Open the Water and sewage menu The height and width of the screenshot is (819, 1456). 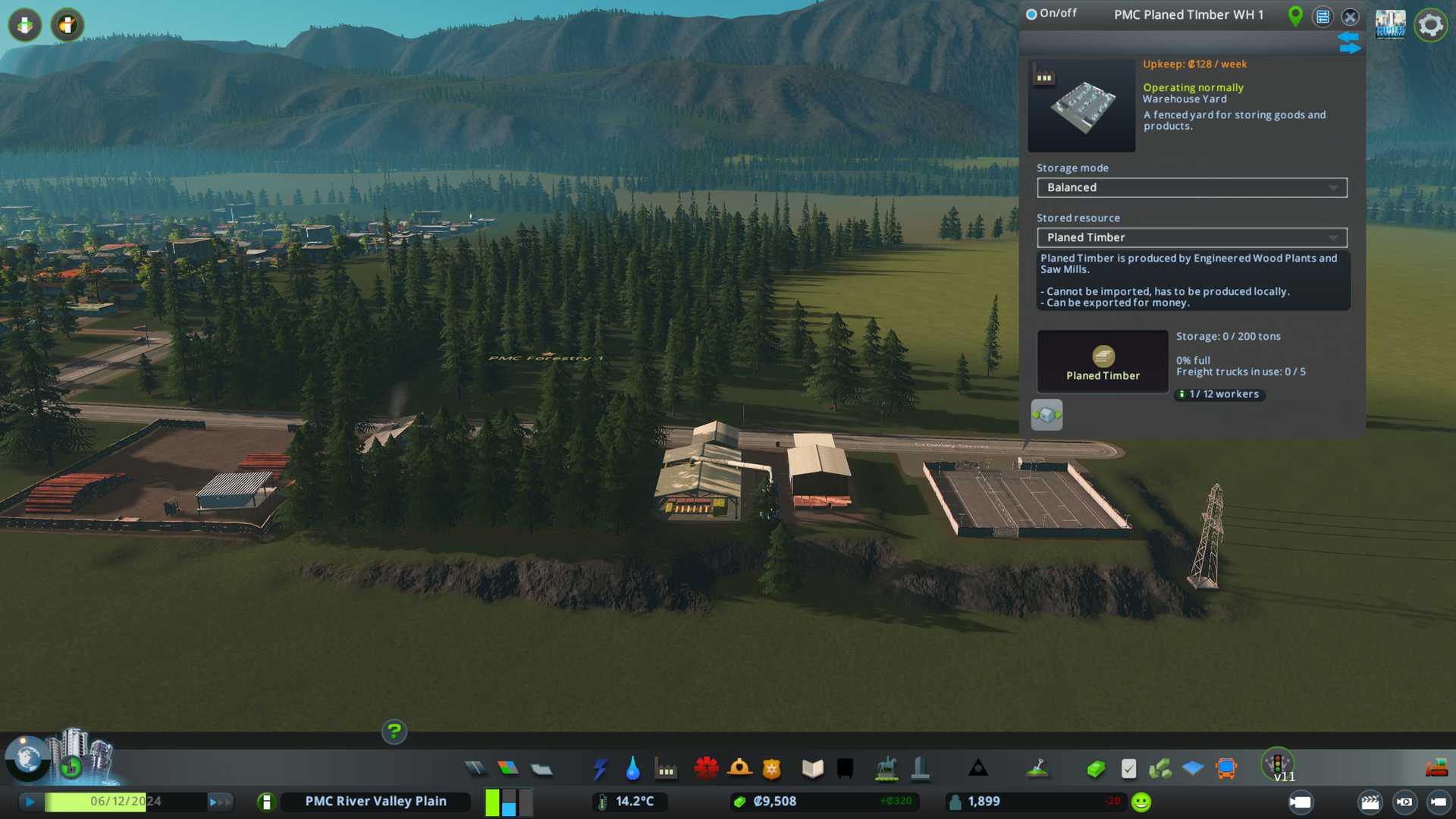click(632, 769)
